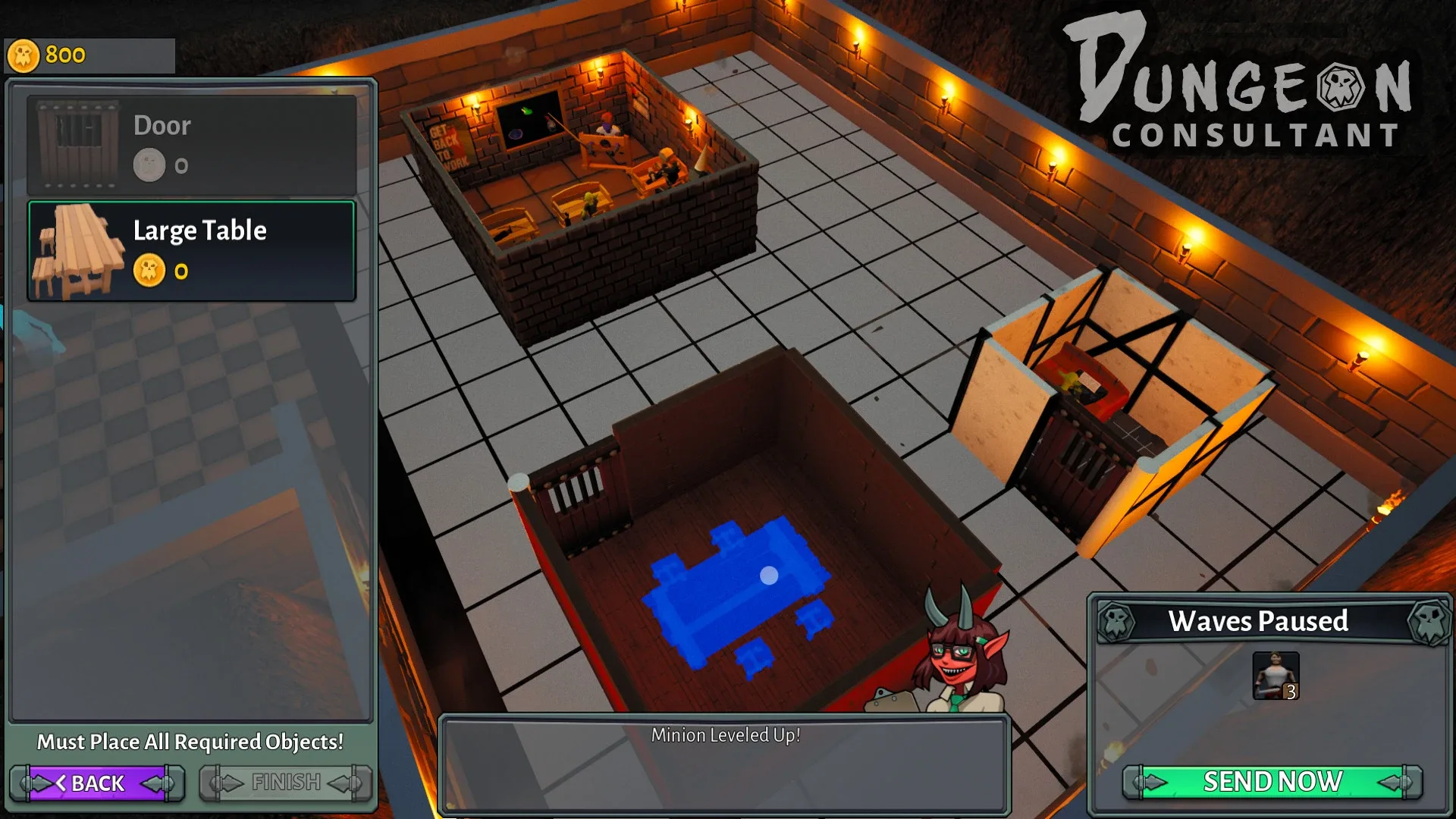Click the grey cost icon under Door
Image resolution: width=1456 pixels, height=819 pixels.
[151, 165]
